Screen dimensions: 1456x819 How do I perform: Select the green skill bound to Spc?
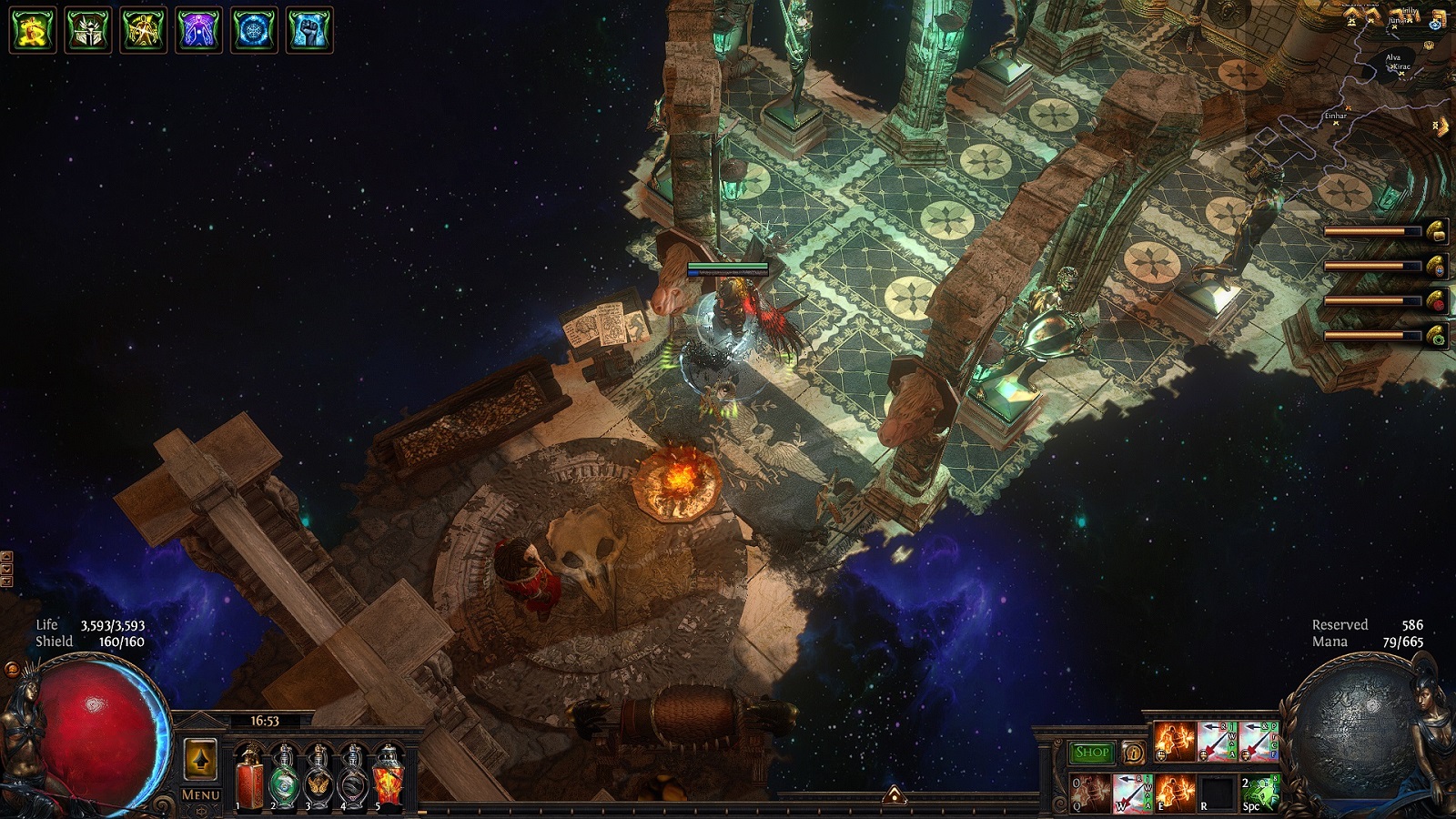[1259, 793]
